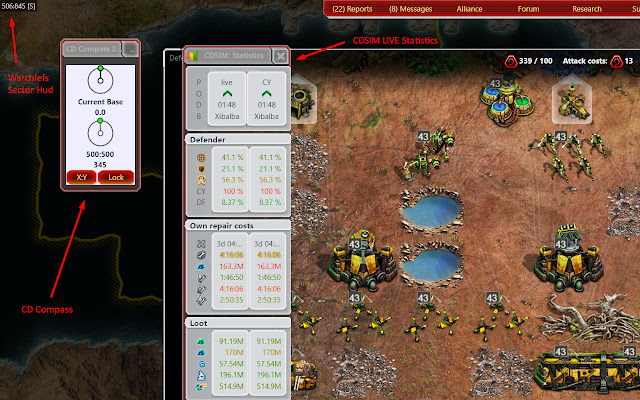
Task: Open the Messages menu
Action: [409, 8]
